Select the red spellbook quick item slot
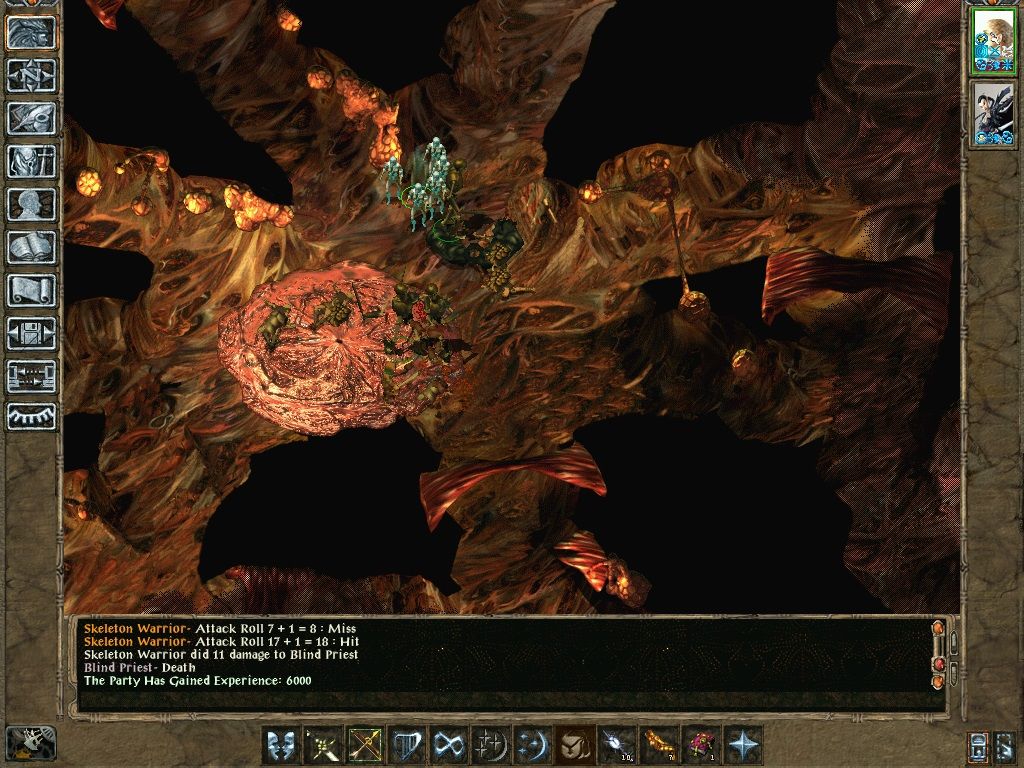The height and width of the screenshot is (768, 1024). click(699, 745)
